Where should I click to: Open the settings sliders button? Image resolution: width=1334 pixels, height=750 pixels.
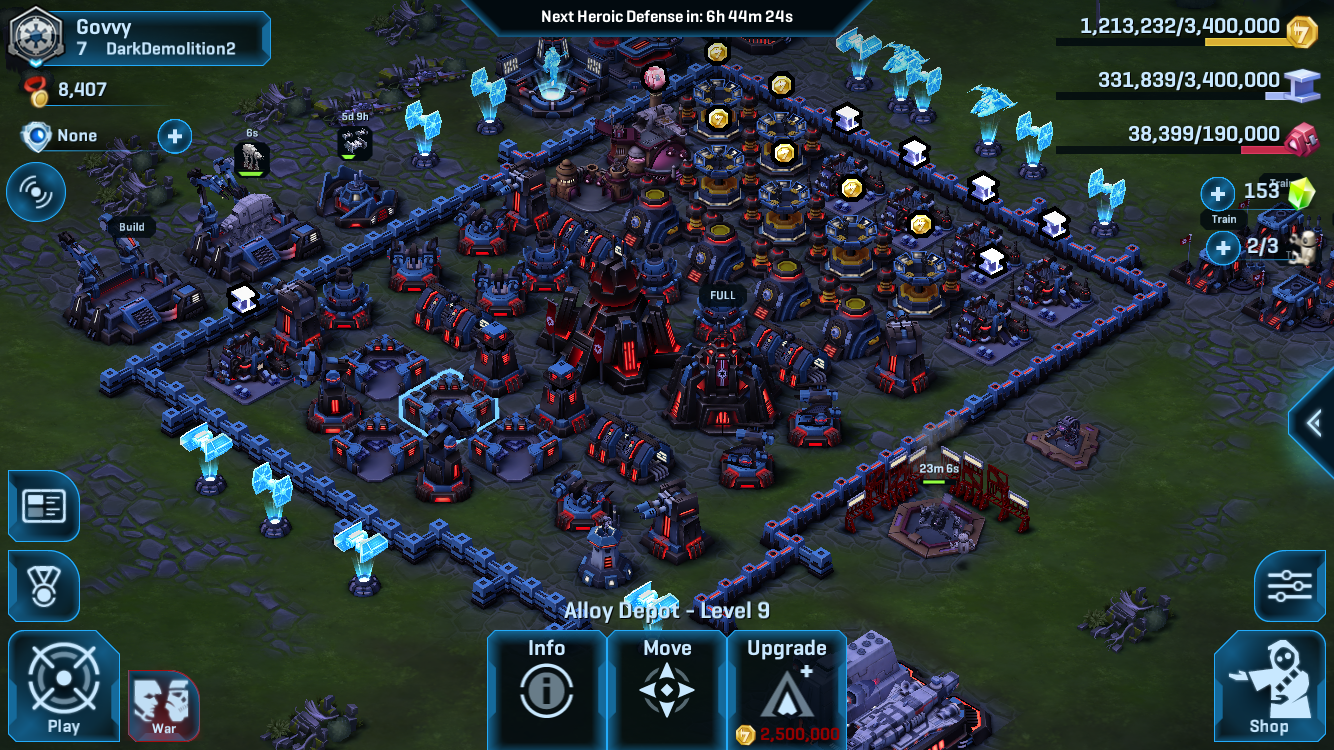click(x=1289, y=586)
